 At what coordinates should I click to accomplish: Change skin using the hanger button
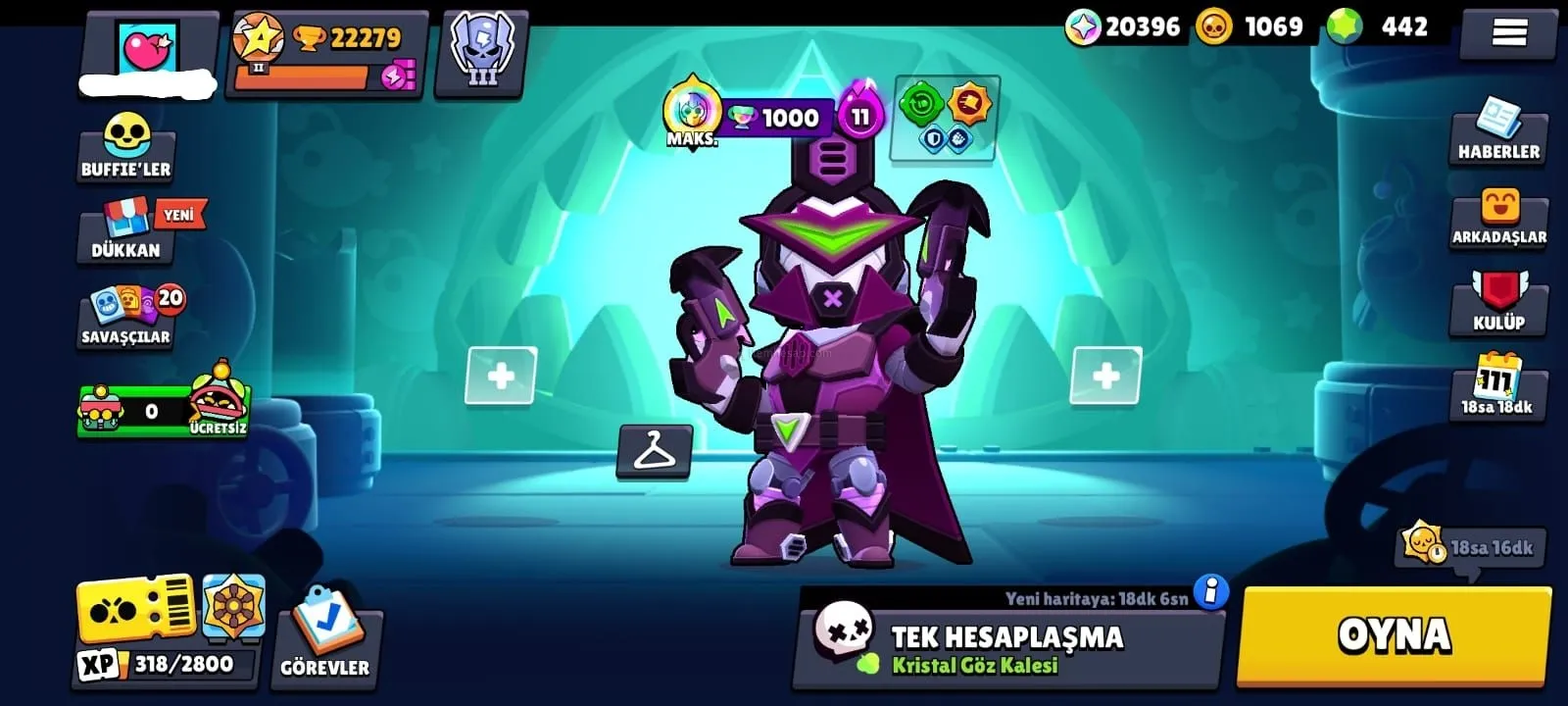click(x=655, y=452)
